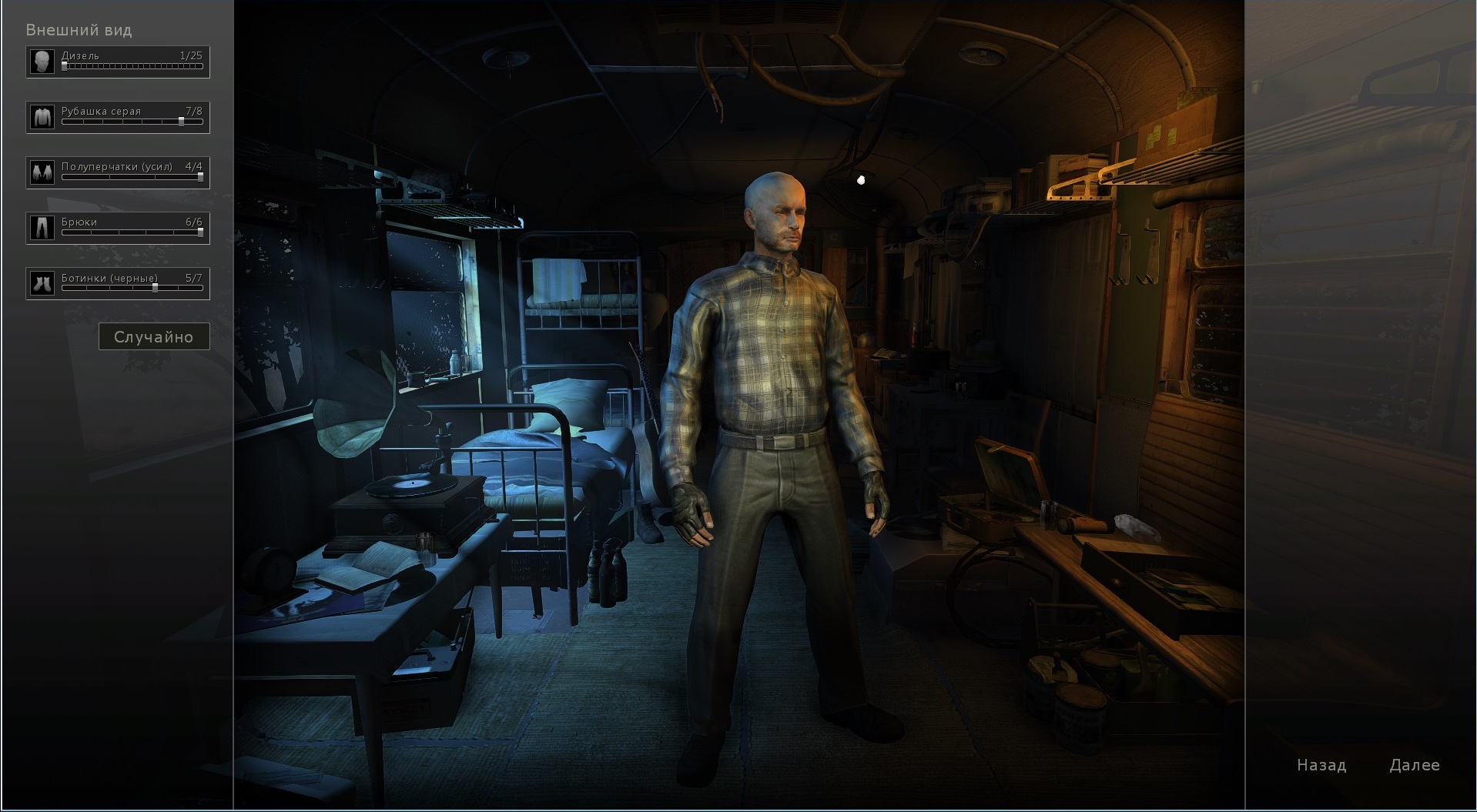Click the Дизель face slider

[132, 67]
